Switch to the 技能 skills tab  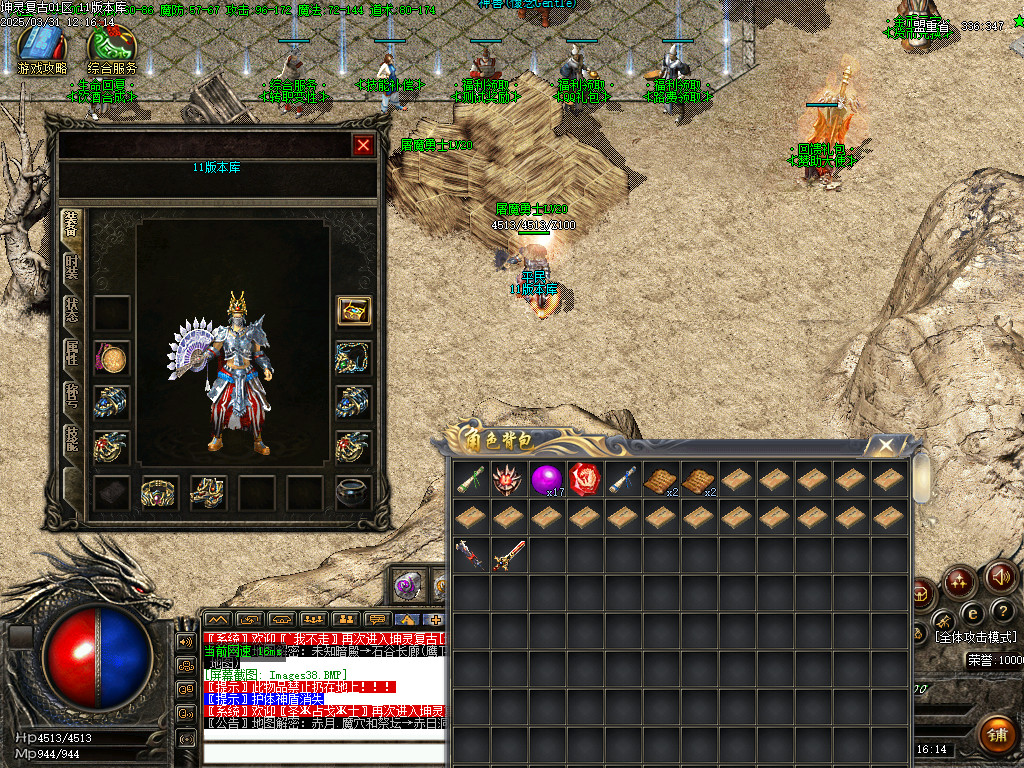(72, 437)
